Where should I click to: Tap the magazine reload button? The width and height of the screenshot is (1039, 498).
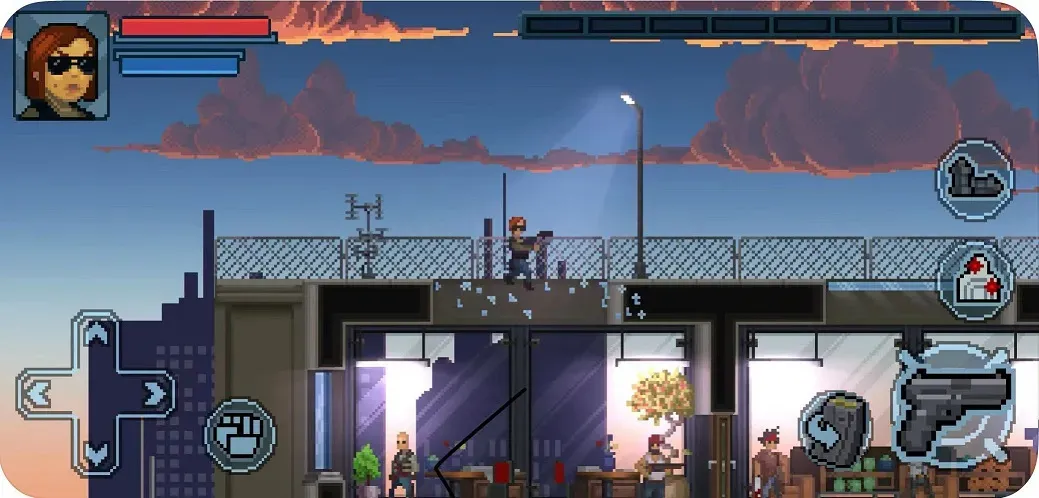pos(835,430)
